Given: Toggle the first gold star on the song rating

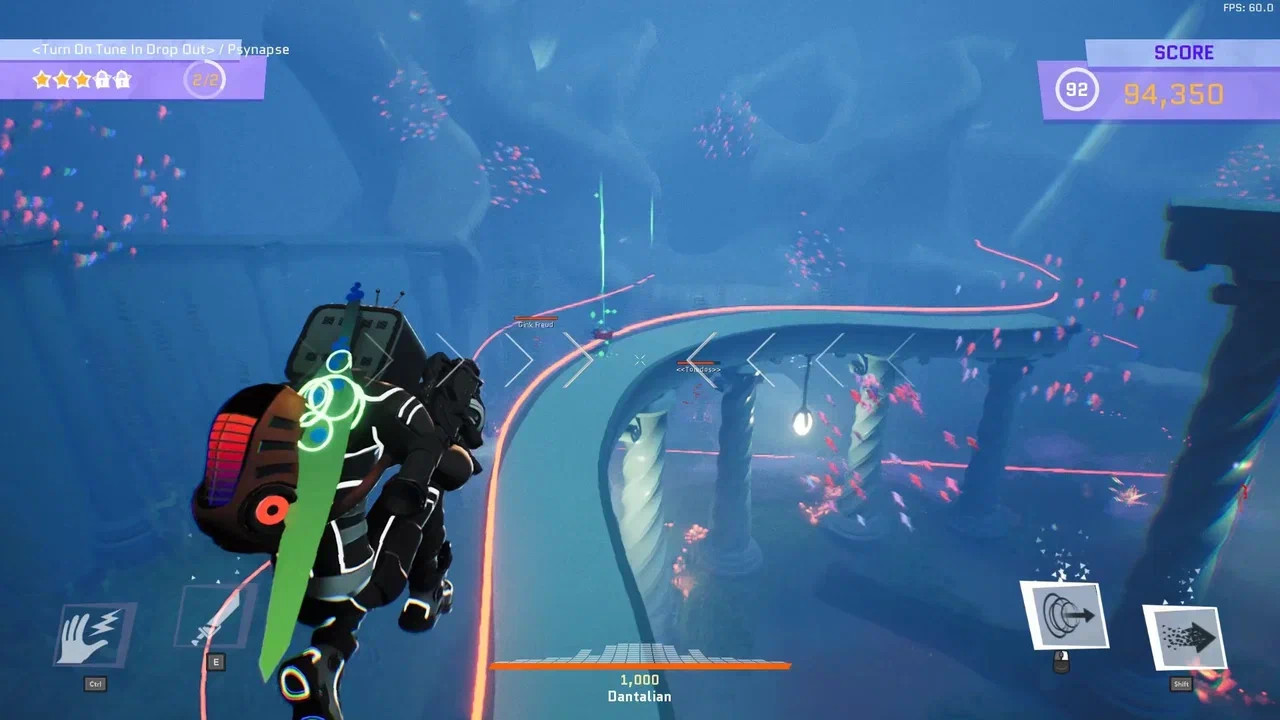Looking at the screenshot, I should click(x=43, y=78).
